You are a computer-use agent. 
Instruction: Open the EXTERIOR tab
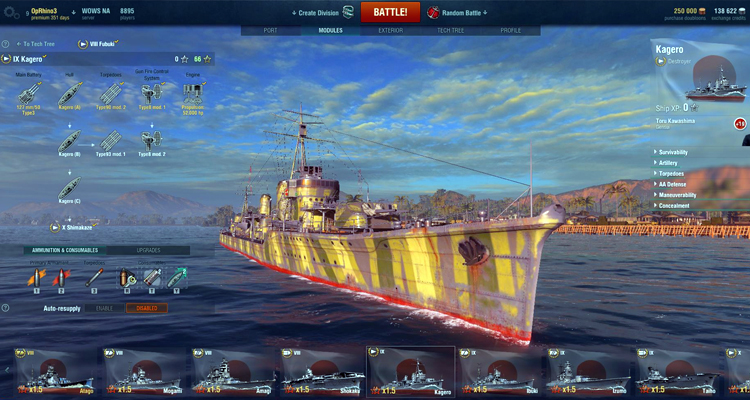[388, 31]
